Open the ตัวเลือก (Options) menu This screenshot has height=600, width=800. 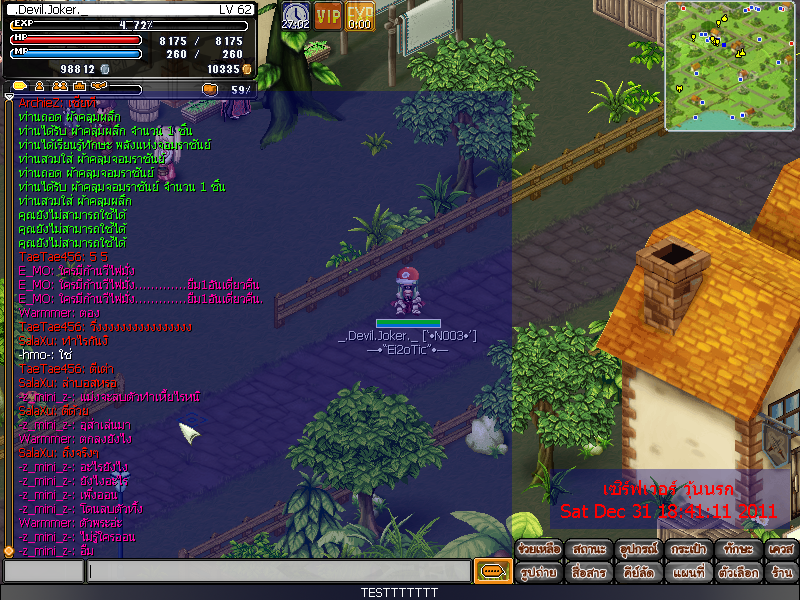tap(737, 573)
